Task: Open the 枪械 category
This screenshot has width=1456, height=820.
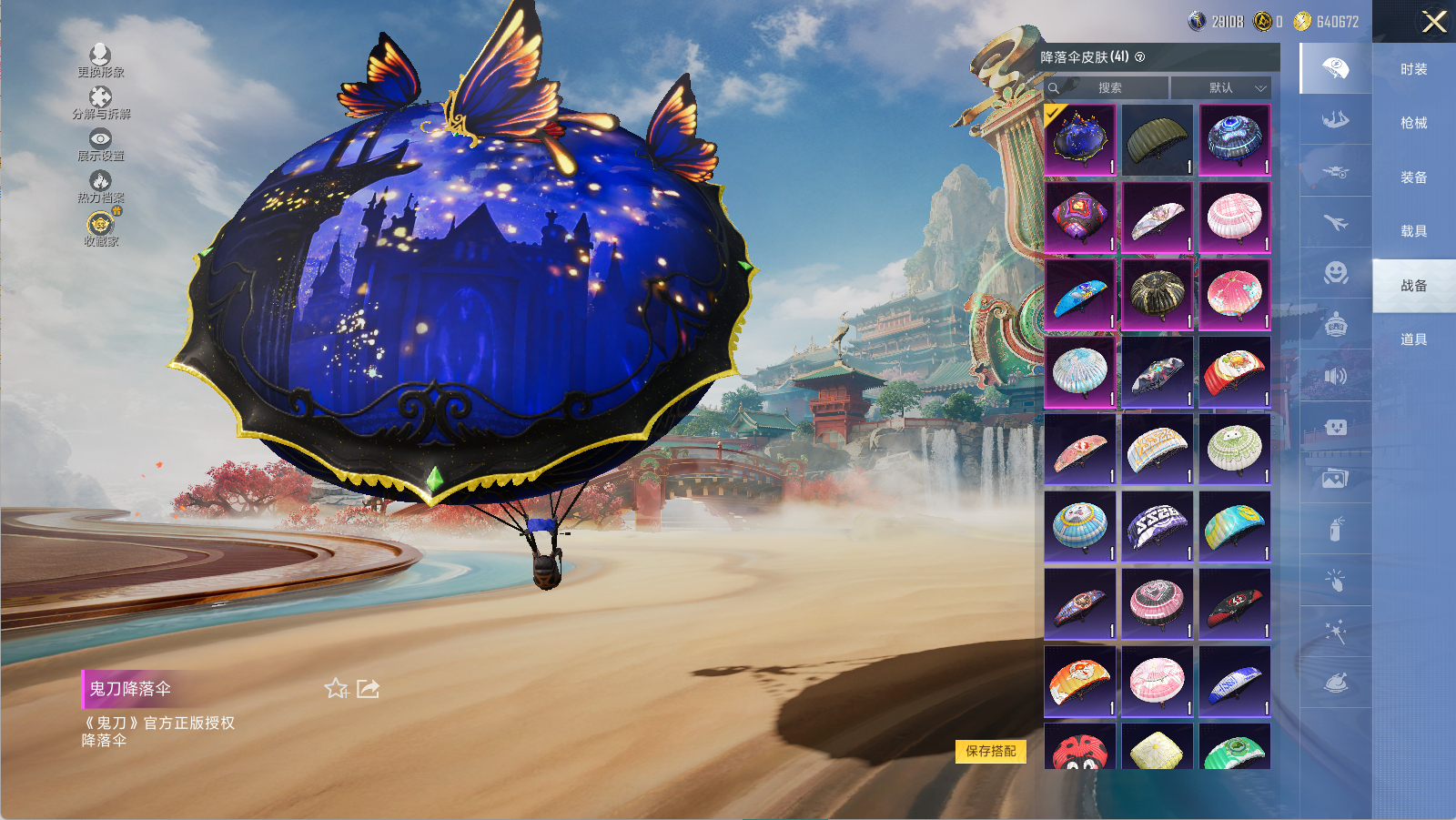Action: tap(1413, 123)
